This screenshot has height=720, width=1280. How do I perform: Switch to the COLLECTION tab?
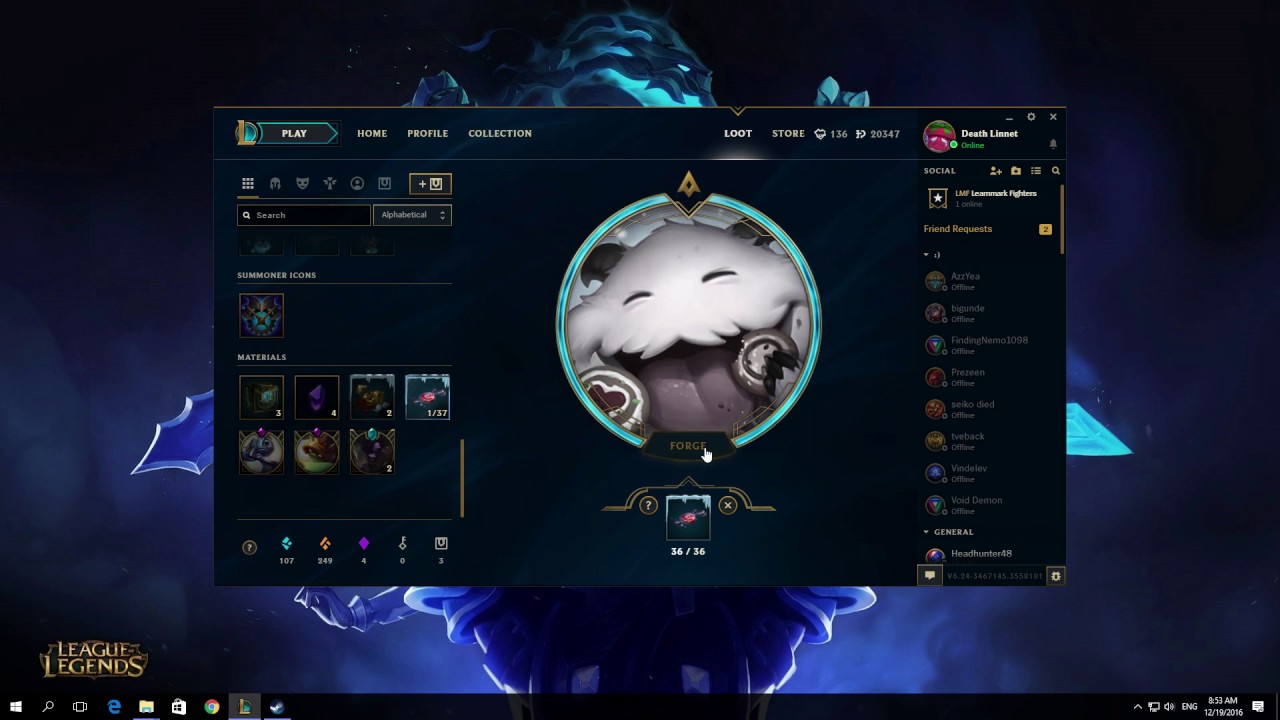(499, 133)
